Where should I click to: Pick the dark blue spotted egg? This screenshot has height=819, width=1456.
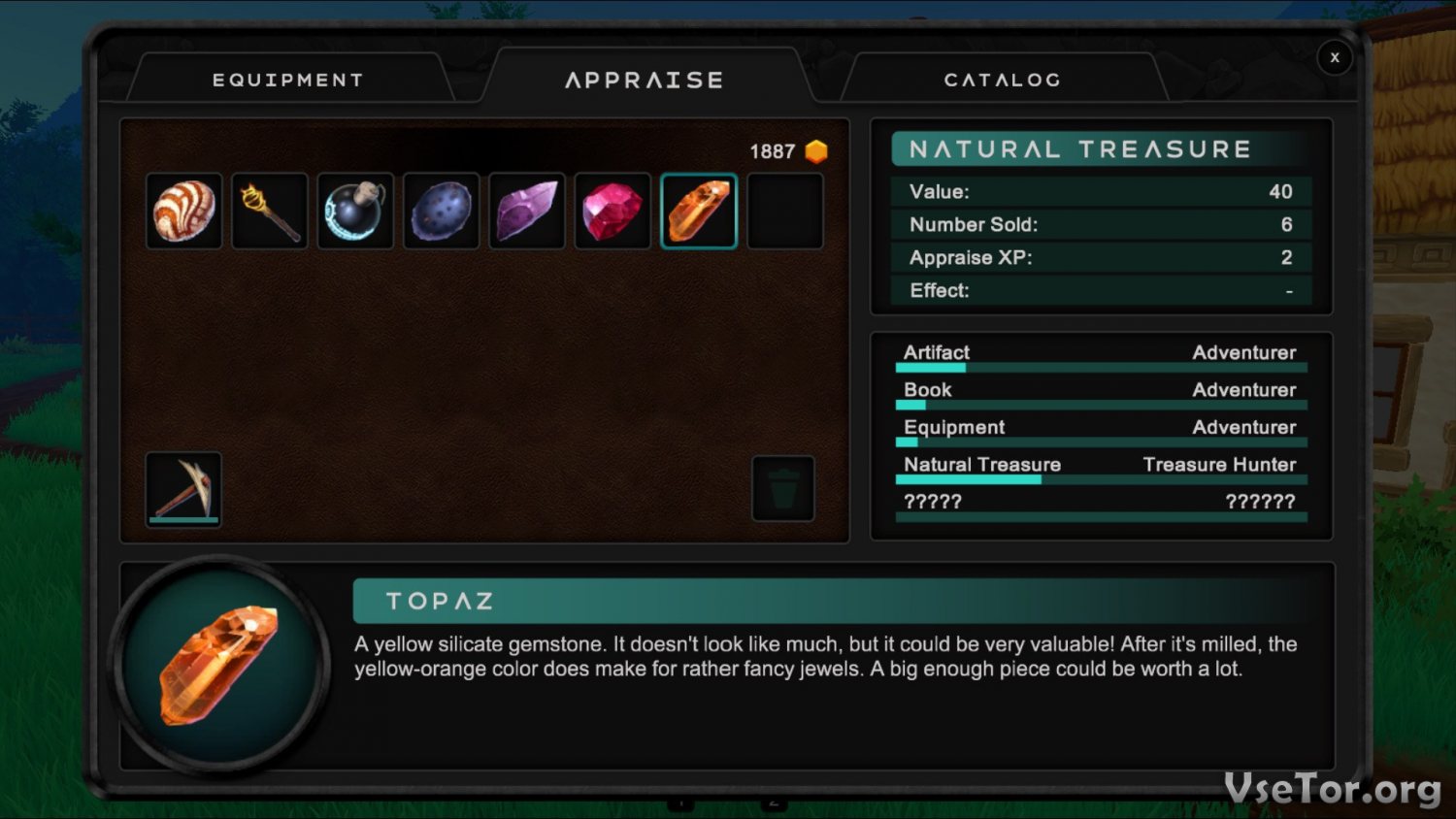coord(442,212)
